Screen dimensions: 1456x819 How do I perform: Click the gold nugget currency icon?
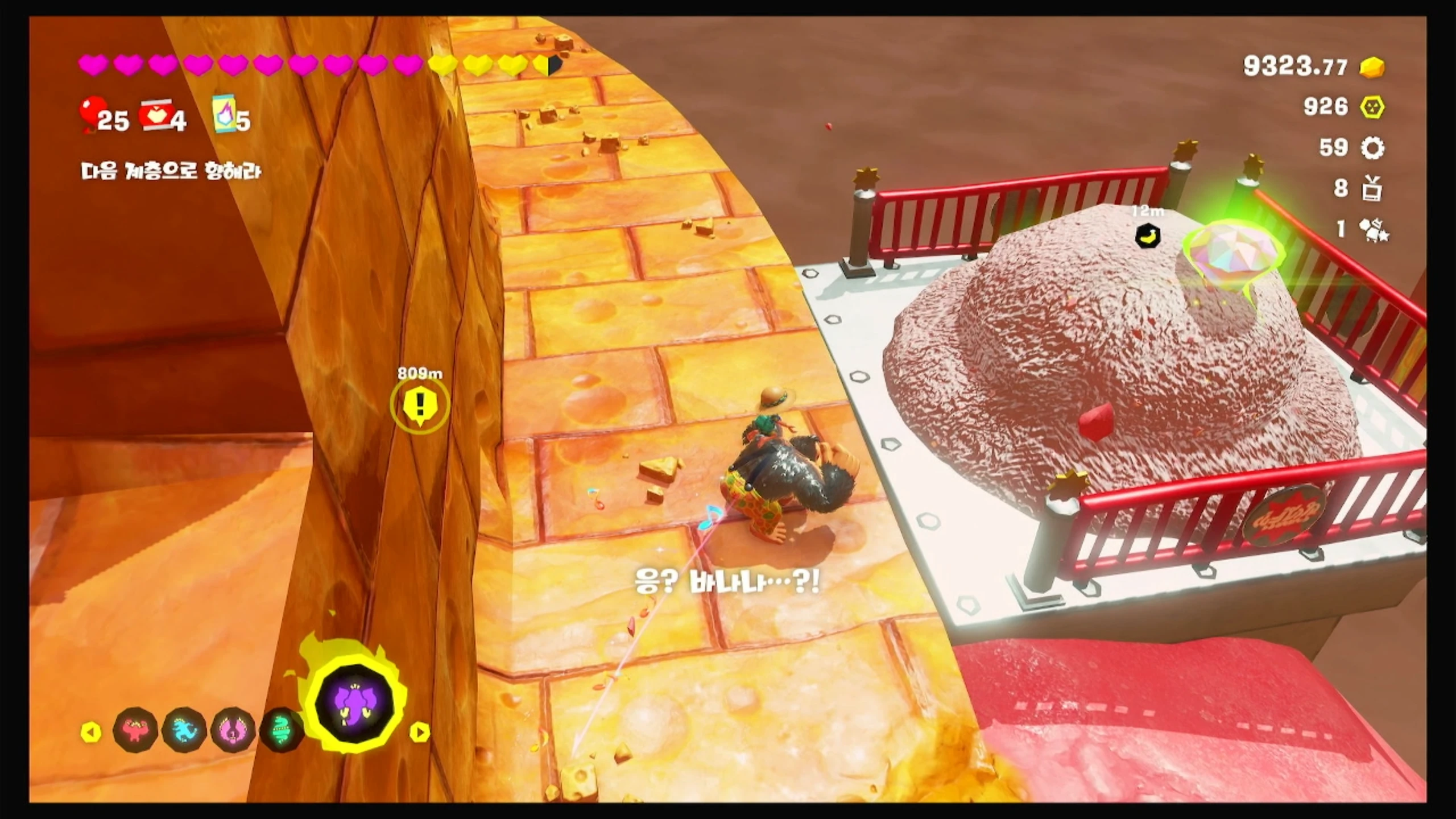[1372, 68]
